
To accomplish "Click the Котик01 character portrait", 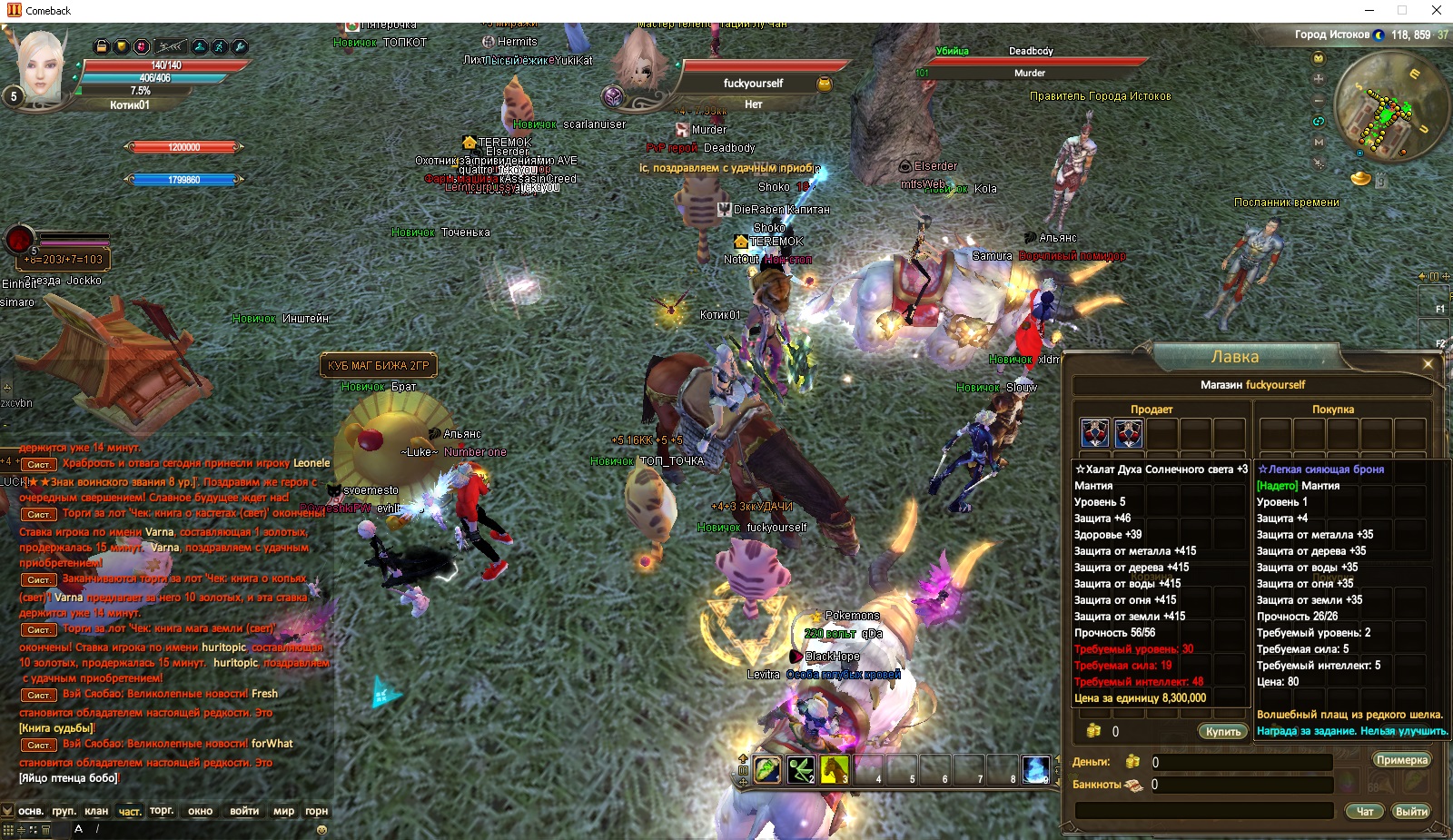I will click(x=41, y=64).
